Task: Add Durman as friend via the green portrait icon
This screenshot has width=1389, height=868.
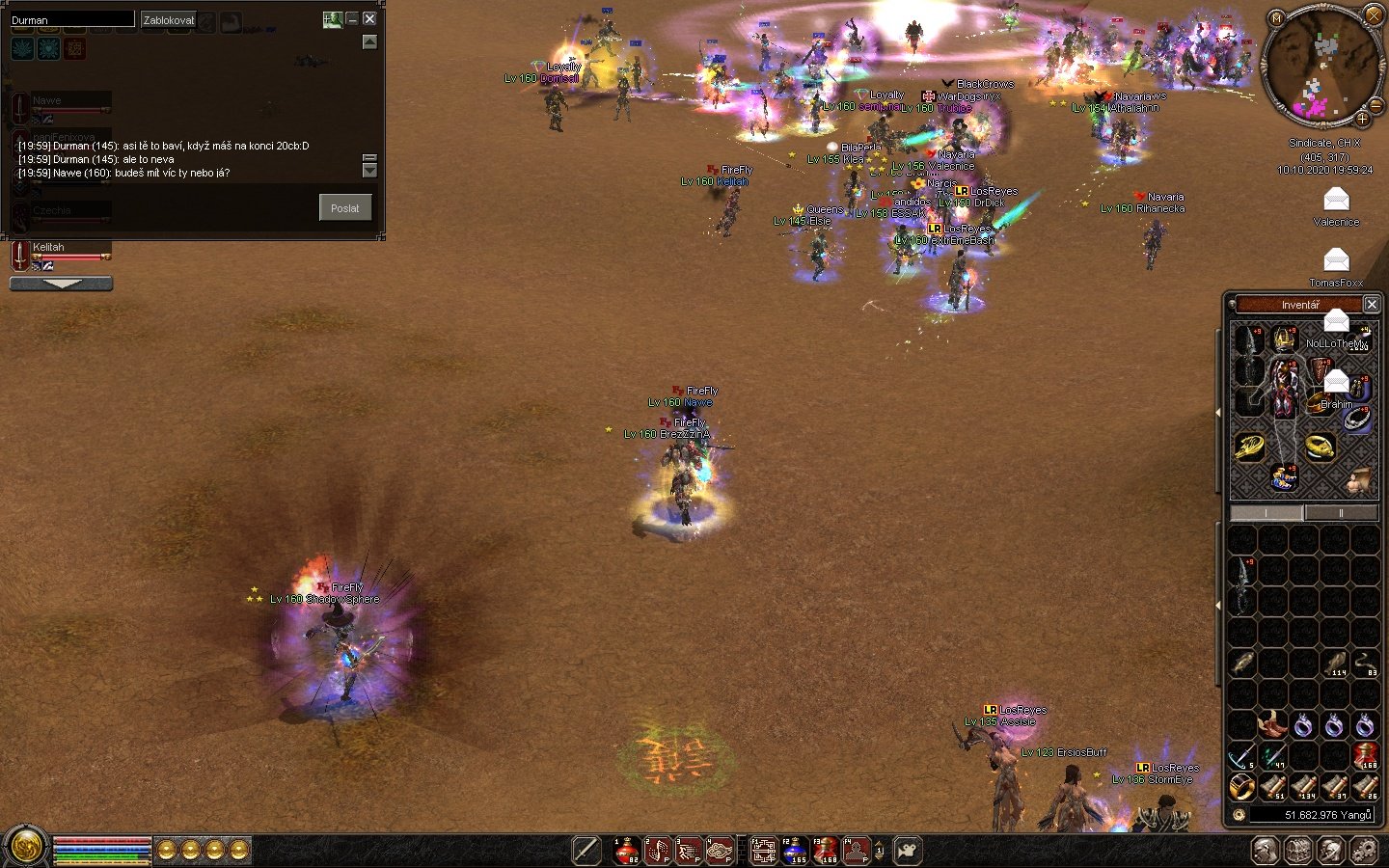Action: click(332, 18)
